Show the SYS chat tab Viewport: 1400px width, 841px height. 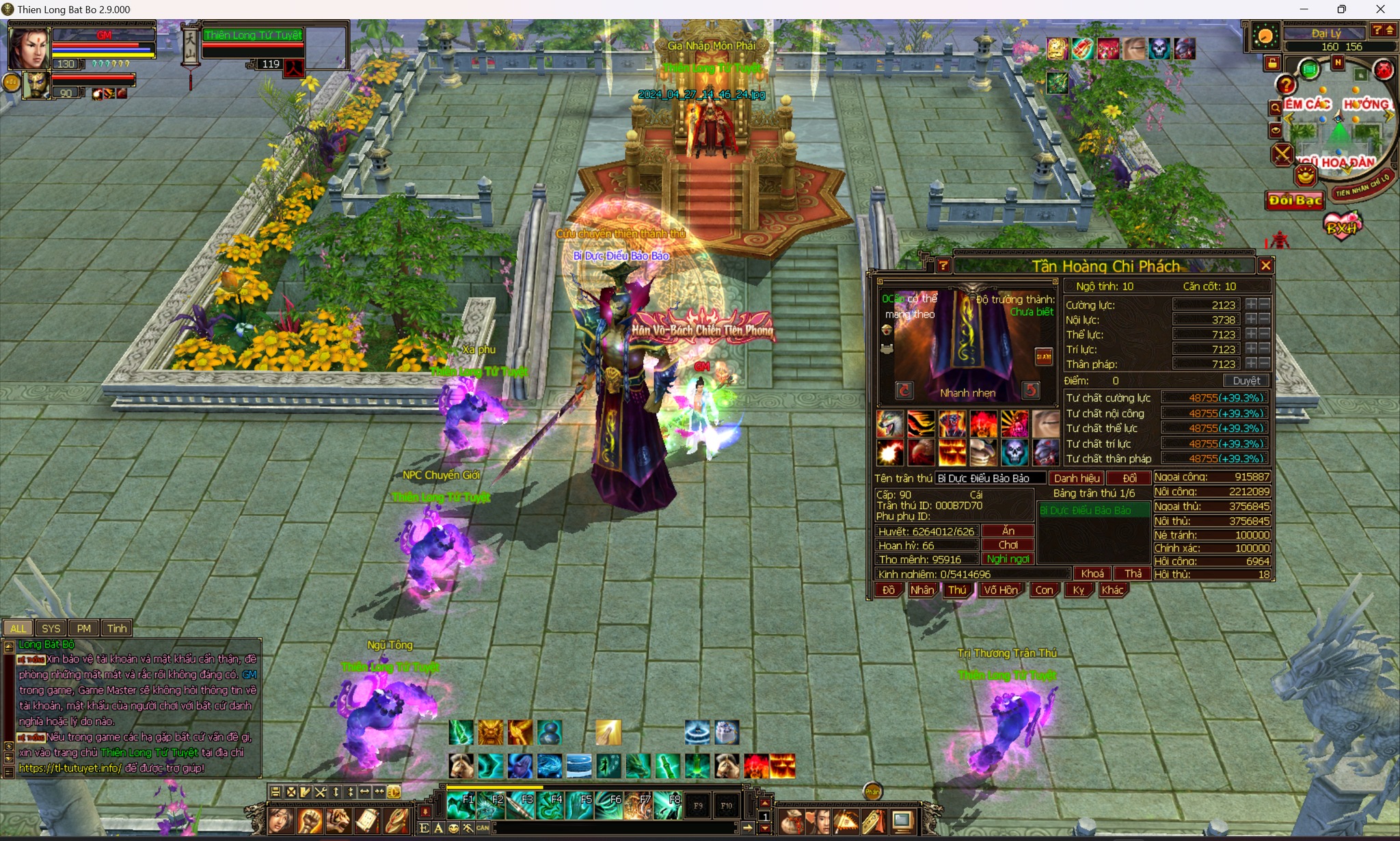[x=51, y=628]
